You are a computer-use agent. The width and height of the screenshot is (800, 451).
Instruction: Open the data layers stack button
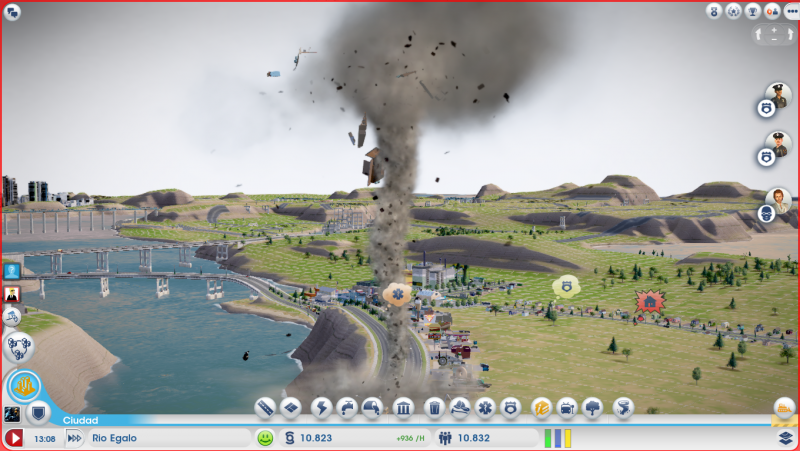tap(786, 438)
